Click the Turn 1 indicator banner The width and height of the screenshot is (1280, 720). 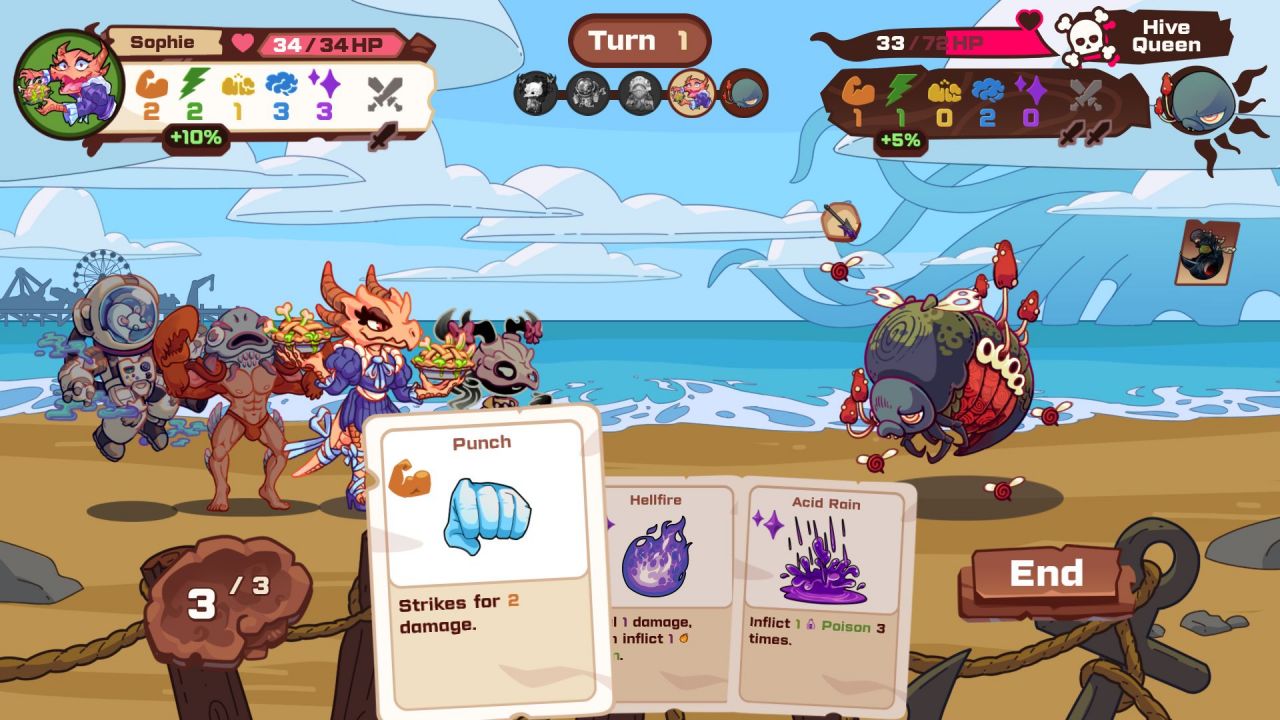pyautogui.click(x=640, y=40)
